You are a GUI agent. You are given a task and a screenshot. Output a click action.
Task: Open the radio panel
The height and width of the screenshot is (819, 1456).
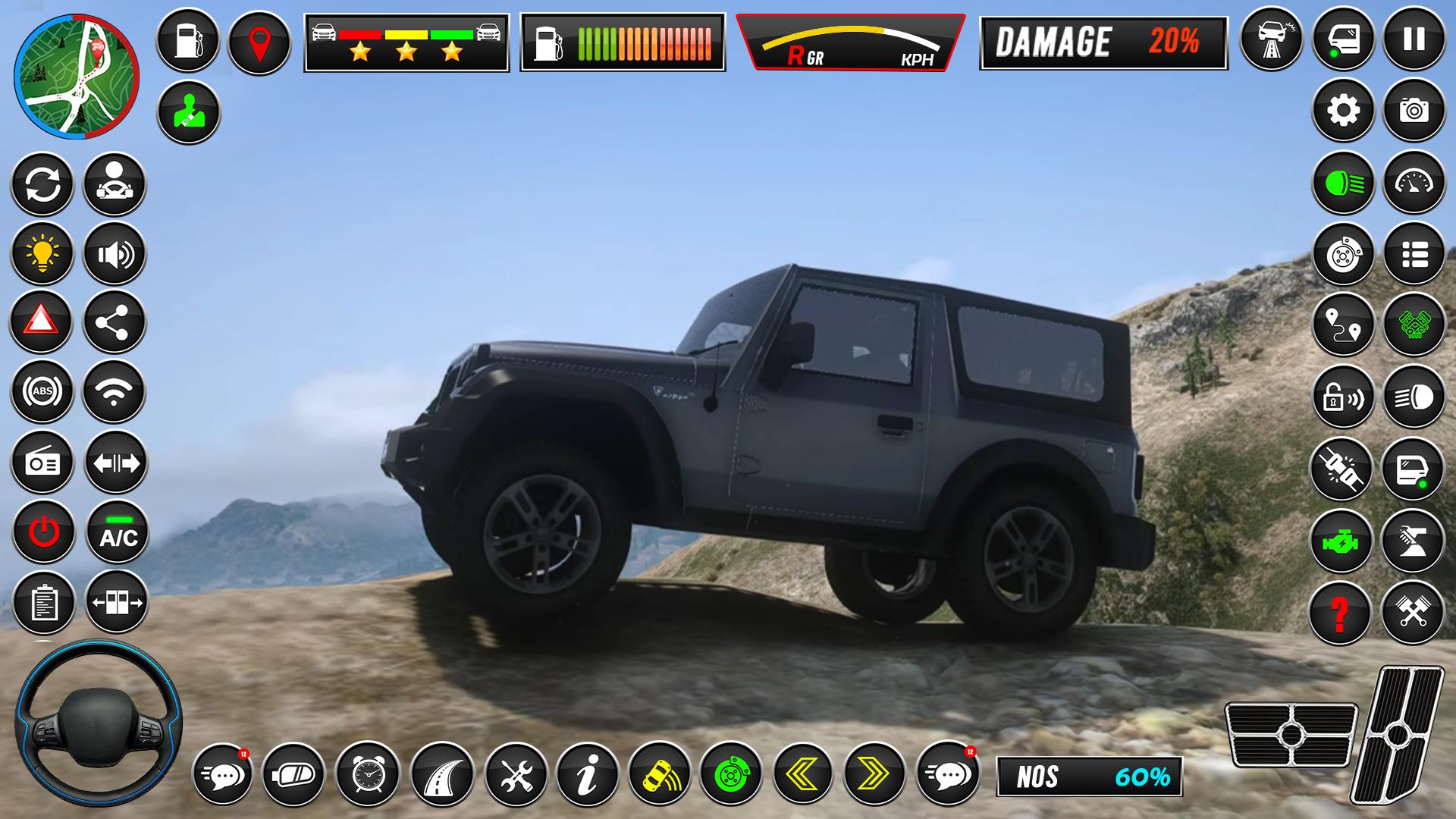[42, 462]
